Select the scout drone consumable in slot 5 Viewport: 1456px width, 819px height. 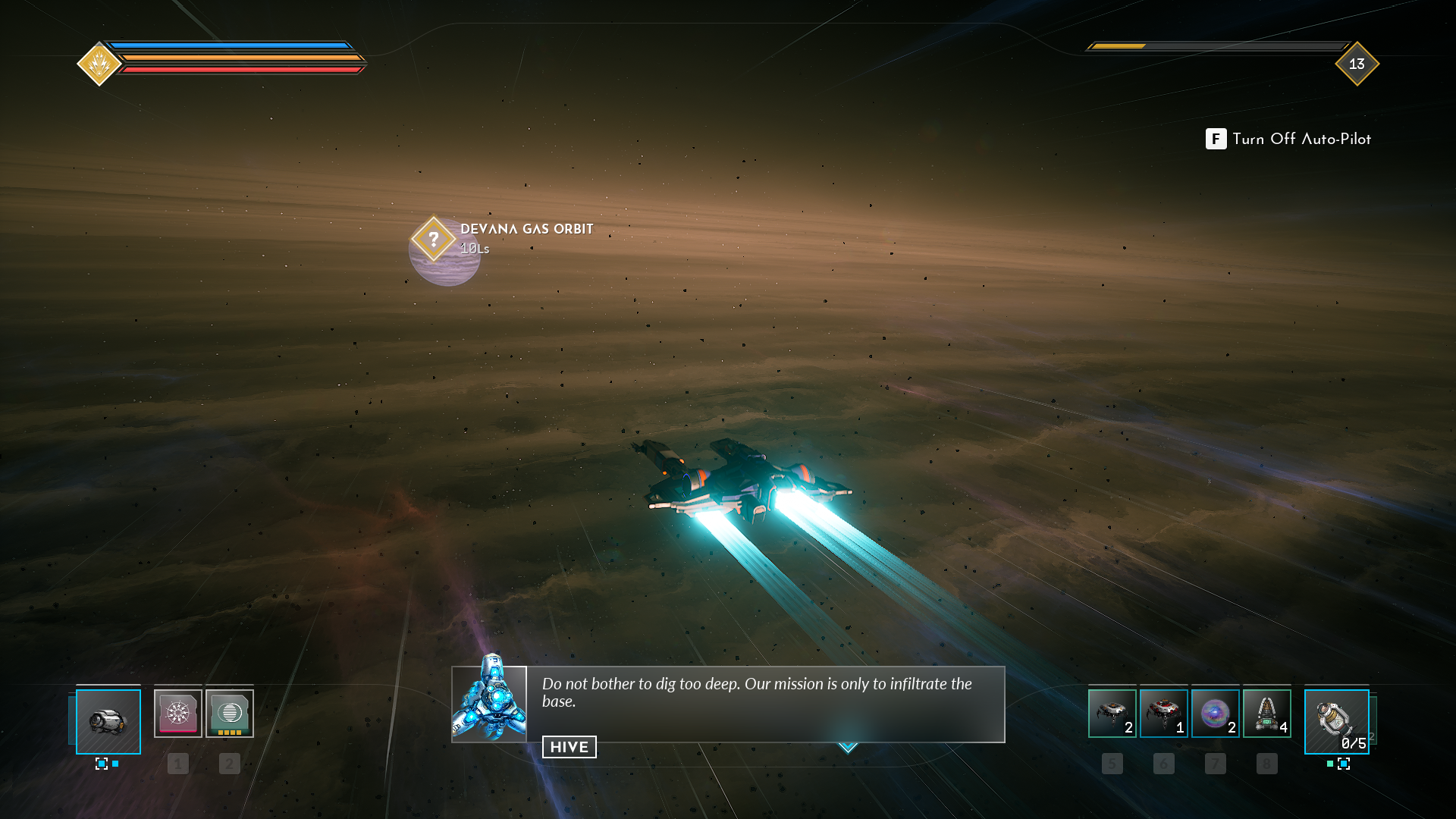[1112, 714]
